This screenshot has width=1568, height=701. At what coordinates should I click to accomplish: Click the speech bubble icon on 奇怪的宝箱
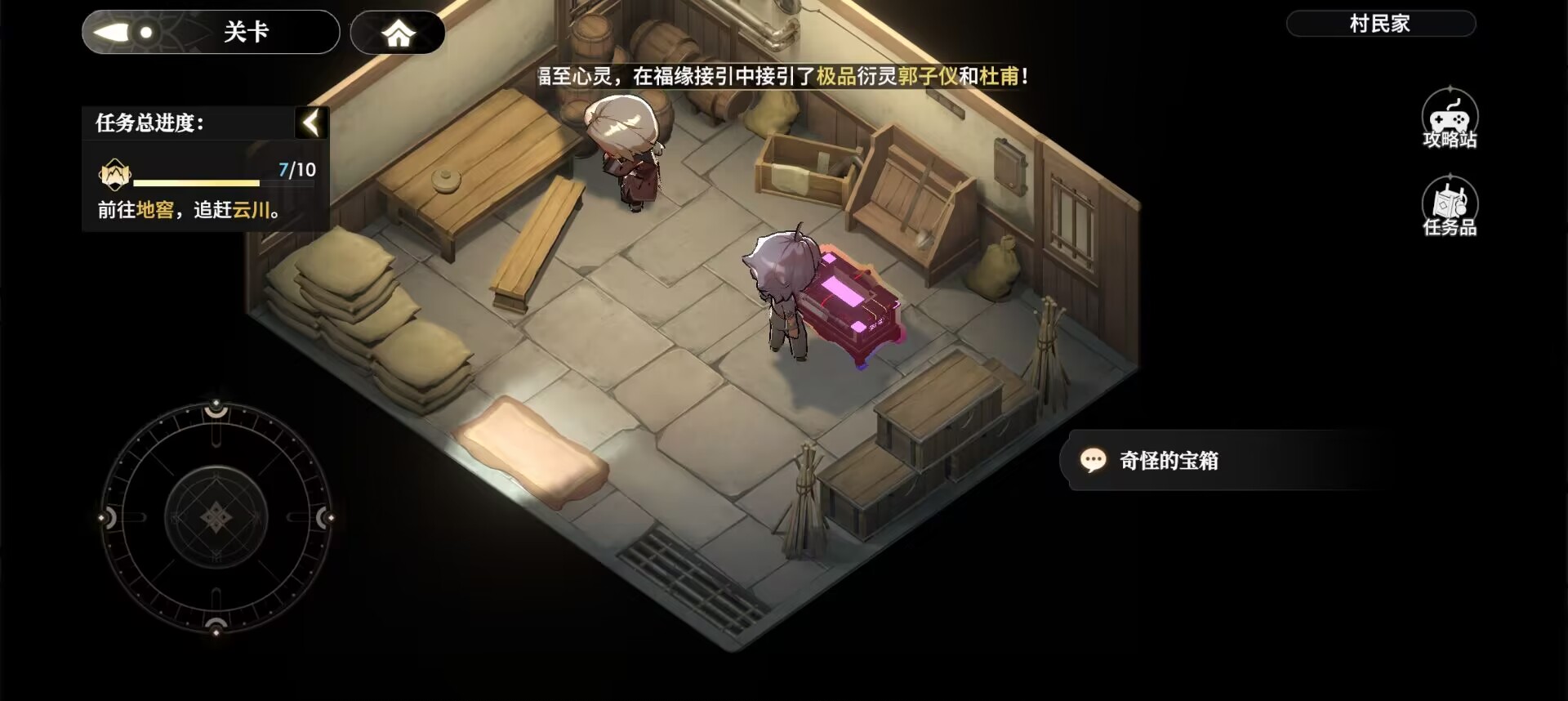click(1094, 460)
